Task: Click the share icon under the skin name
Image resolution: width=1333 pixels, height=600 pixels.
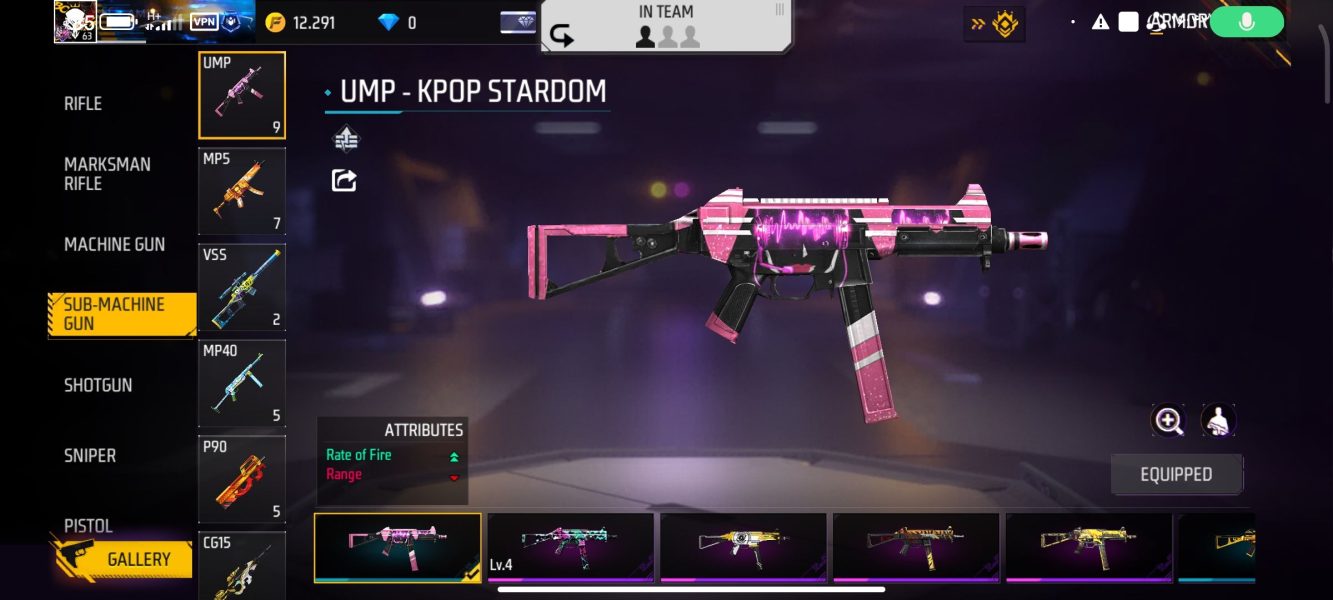Action: click(344, 180)
